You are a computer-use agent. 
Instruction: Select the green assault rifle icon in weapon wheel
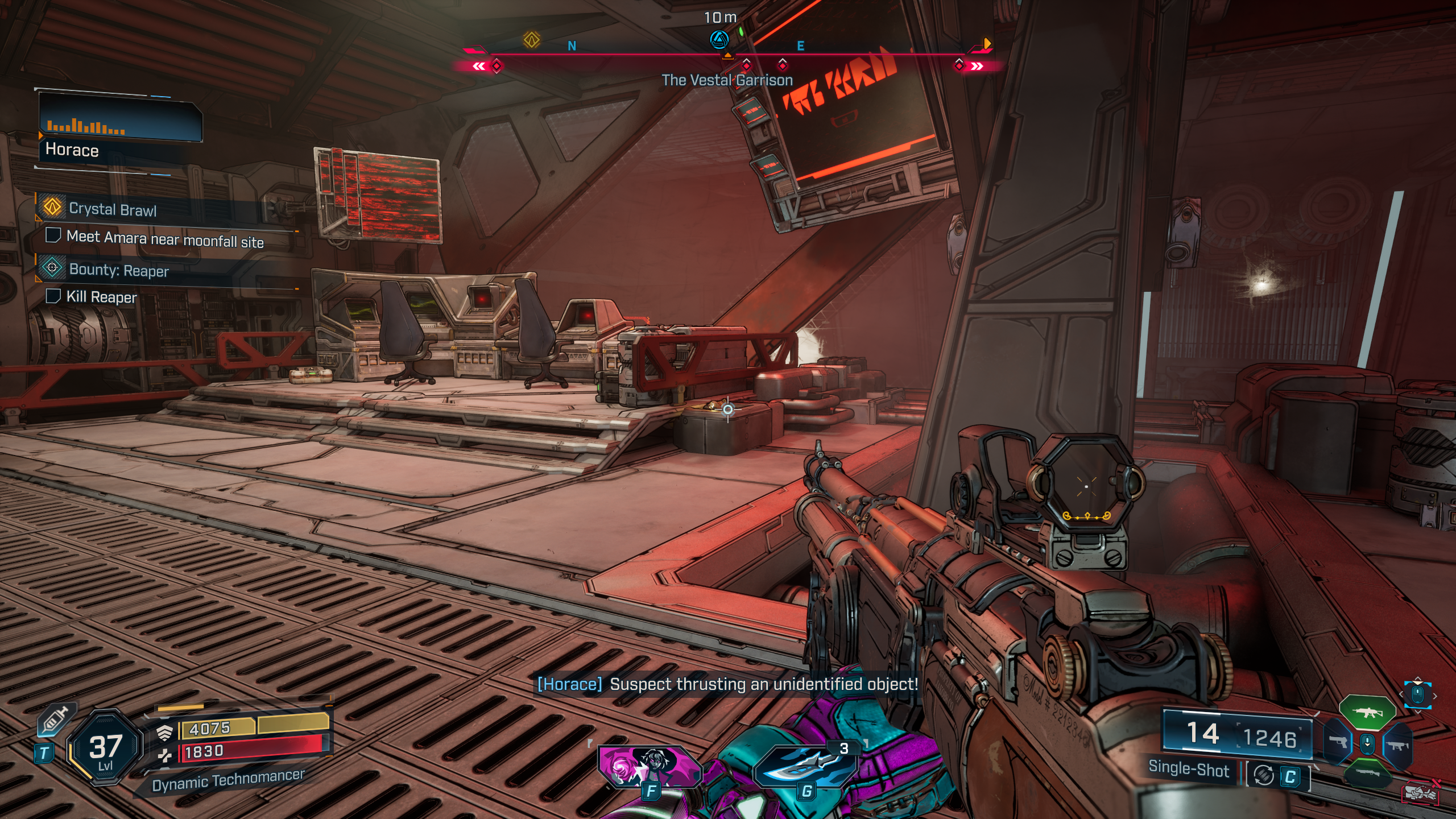pyautogui.click(x=1367, y=712)
